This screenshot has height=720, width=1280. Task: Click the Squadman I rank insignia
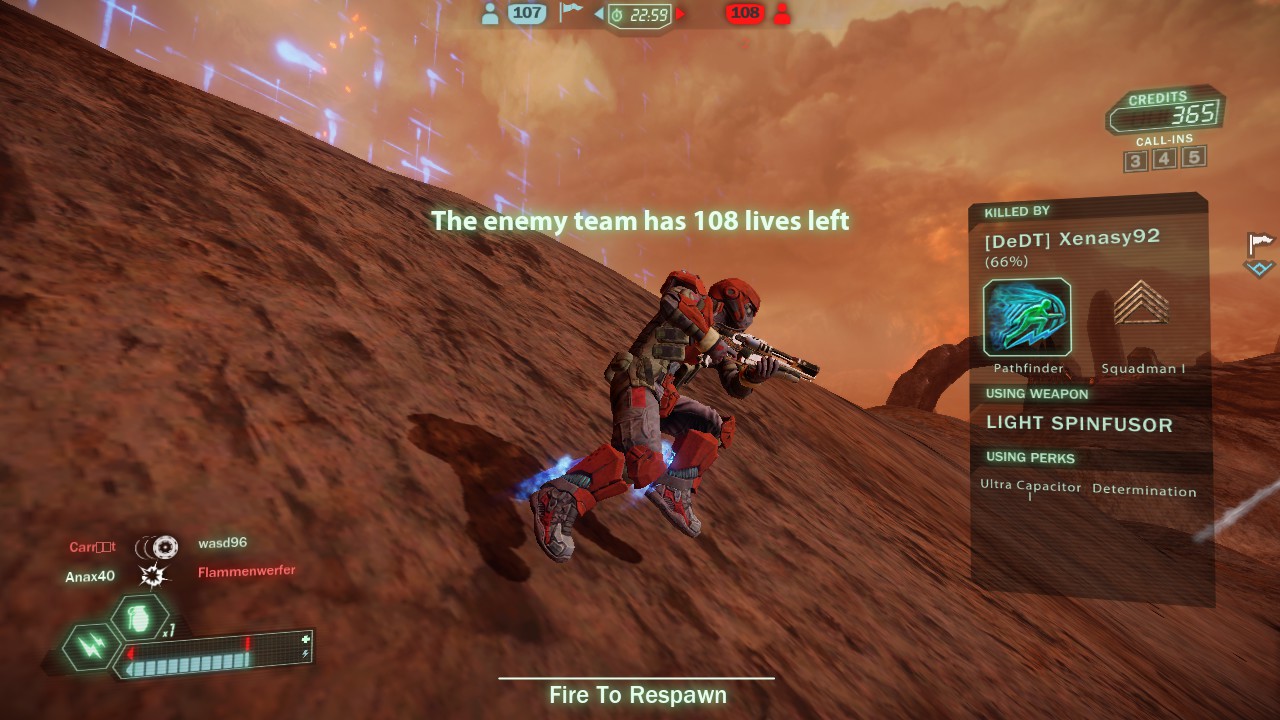(x=1142, y=305)
